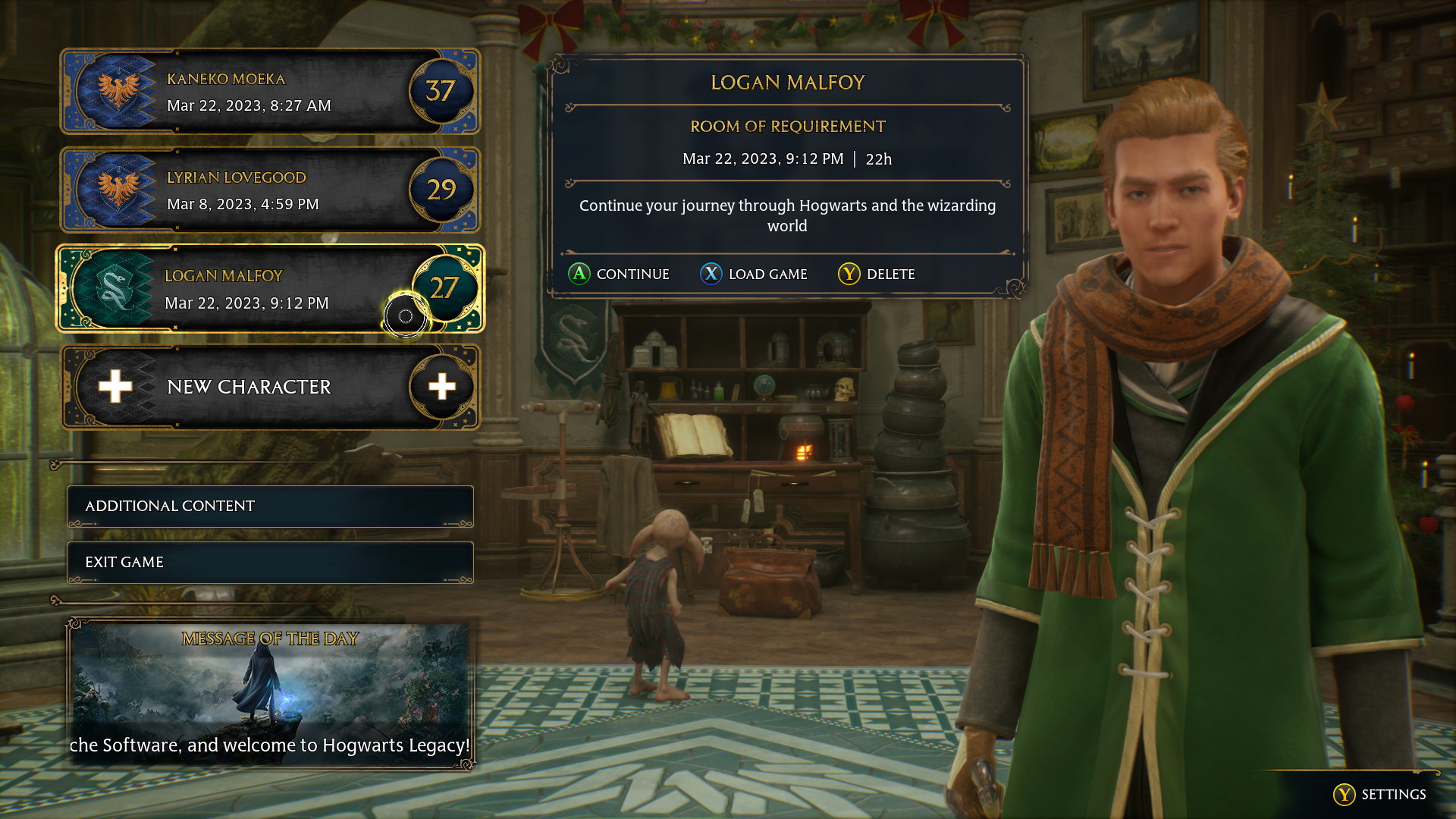Delete the Logan Malfoy save
Image resolution: width=1456 pixels, height=819 pixels.
[x=877, y=275]
